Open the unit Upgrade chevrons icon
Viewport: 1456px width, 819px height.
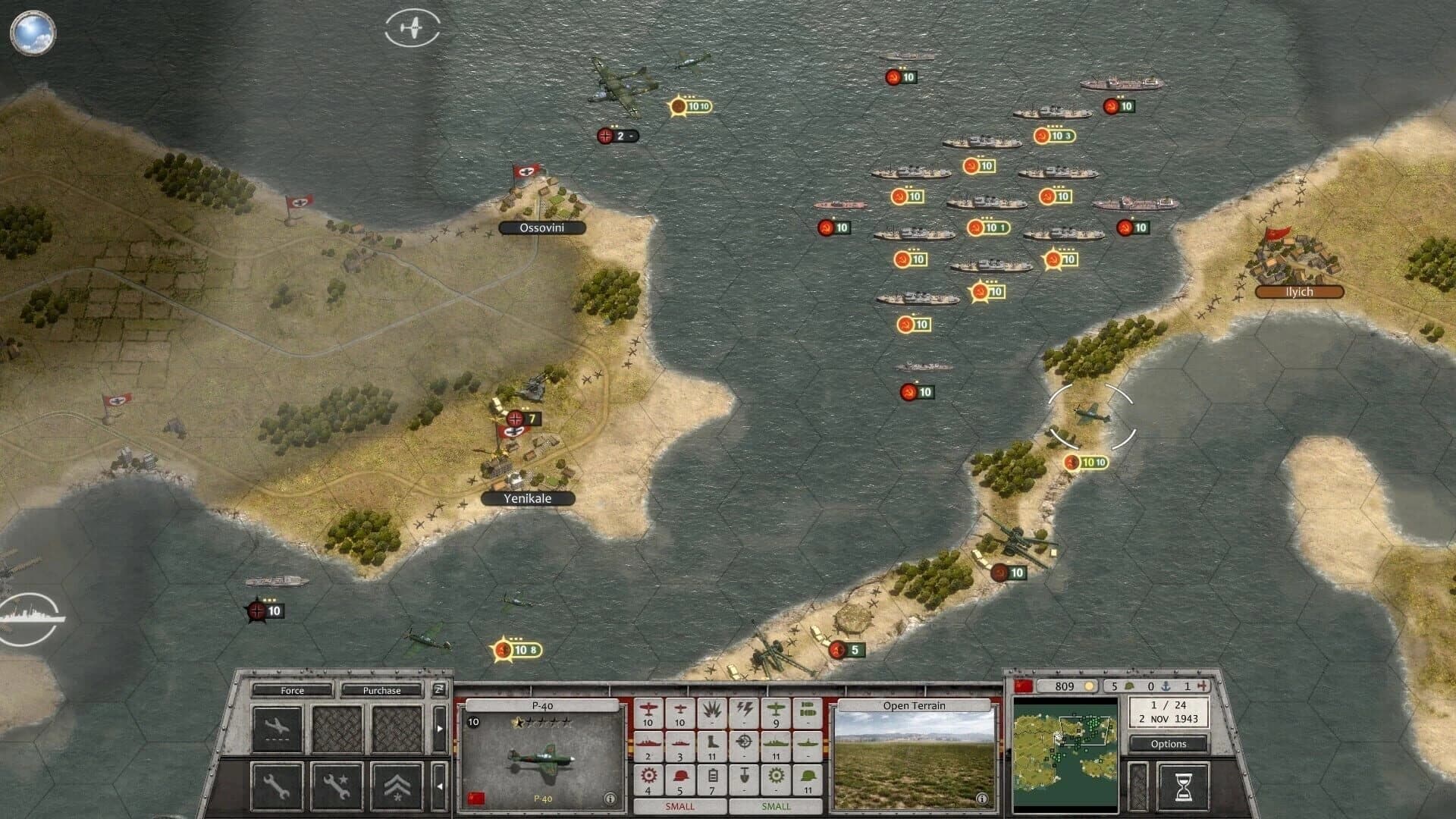(x=396, y=787)
